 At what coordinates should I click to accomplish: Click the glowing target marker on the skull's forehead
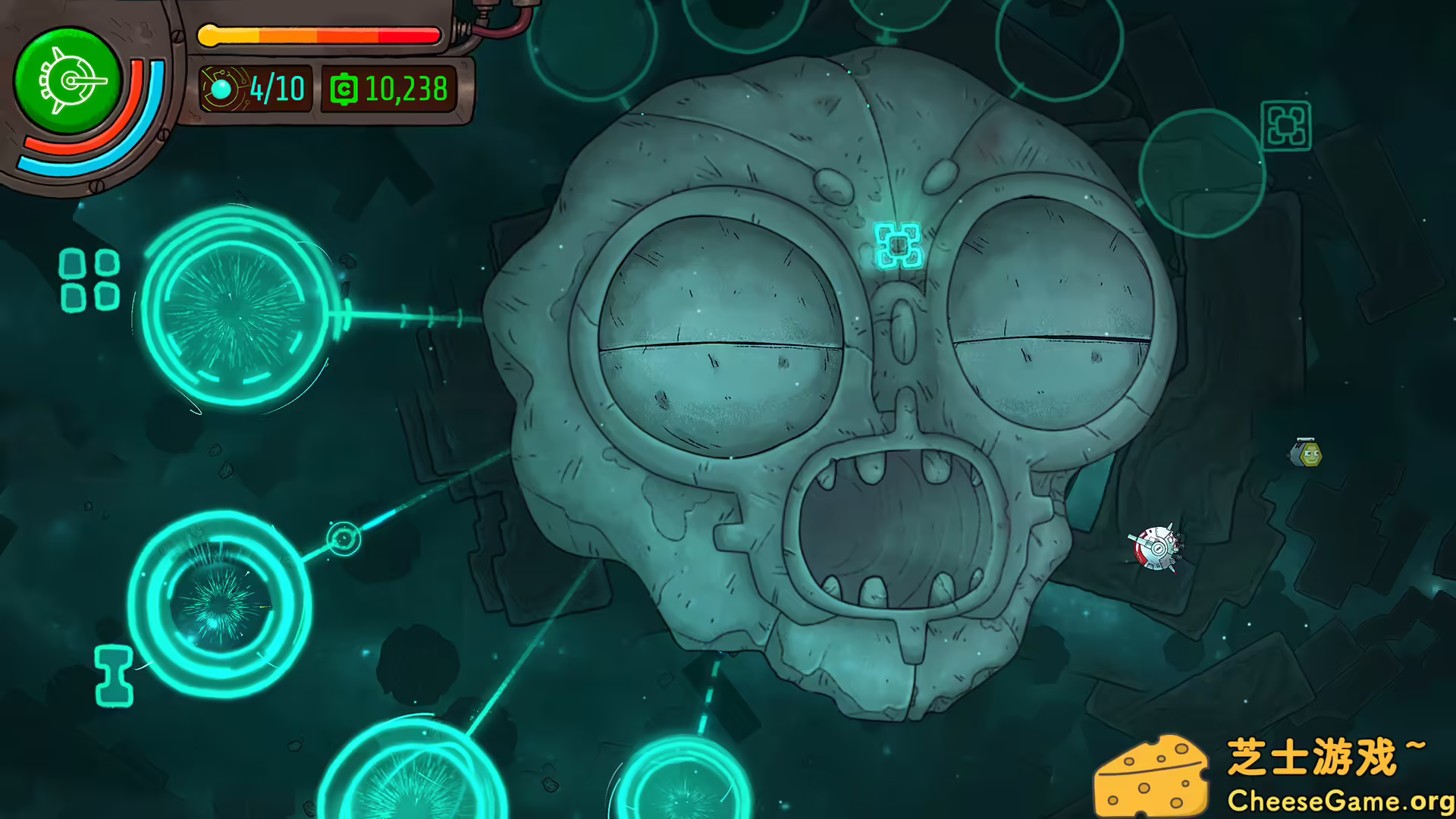point(898,245)
